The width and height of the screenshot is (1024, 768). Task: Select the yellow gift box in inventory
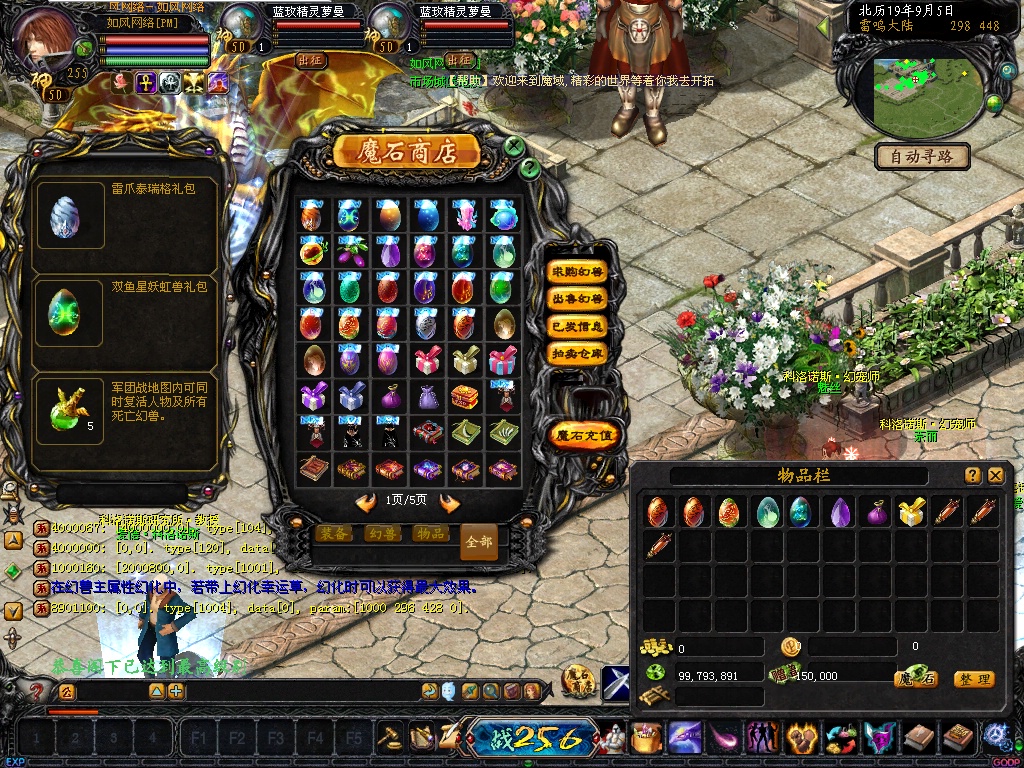(910, 512)
